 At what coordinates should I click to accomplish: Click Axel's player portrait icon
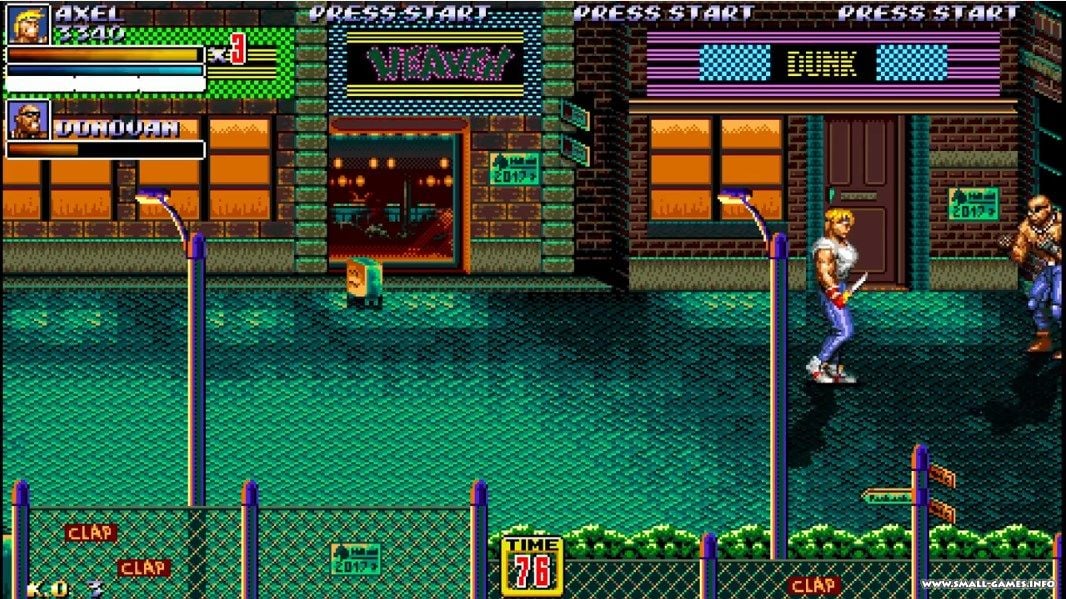point(28,24)
